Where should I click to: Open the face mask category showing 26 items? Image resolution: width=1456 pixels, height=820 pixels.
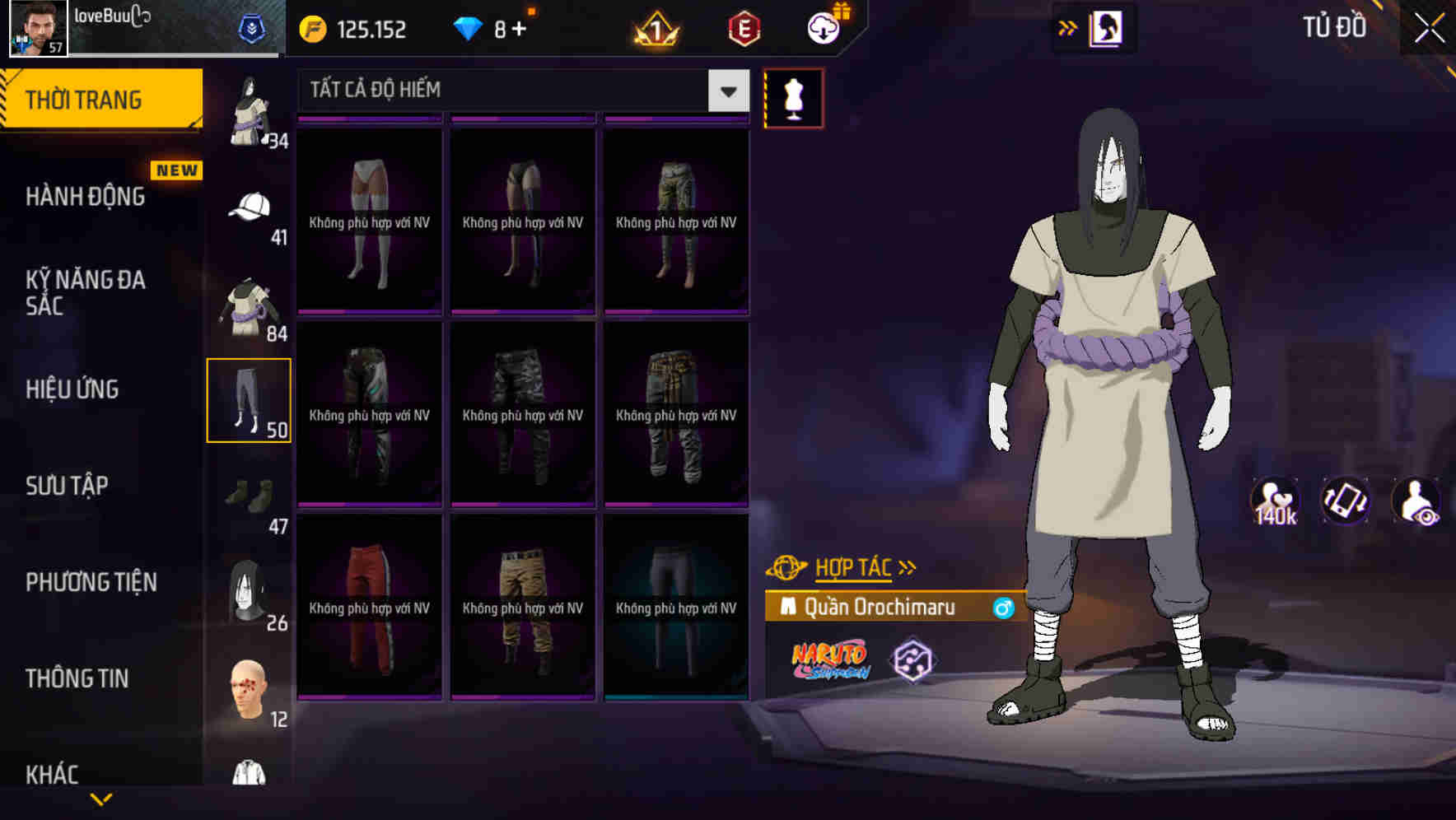(245, 591)
